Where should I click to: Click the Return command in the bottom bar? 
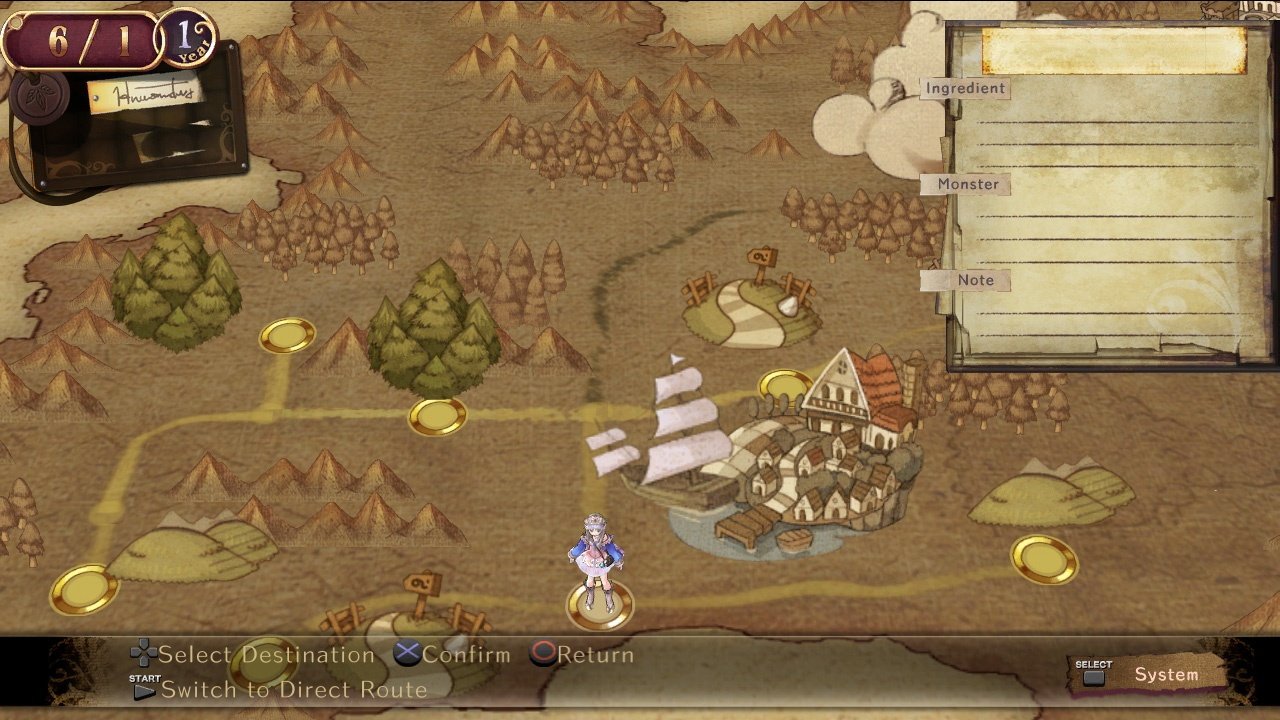[588, 655]
